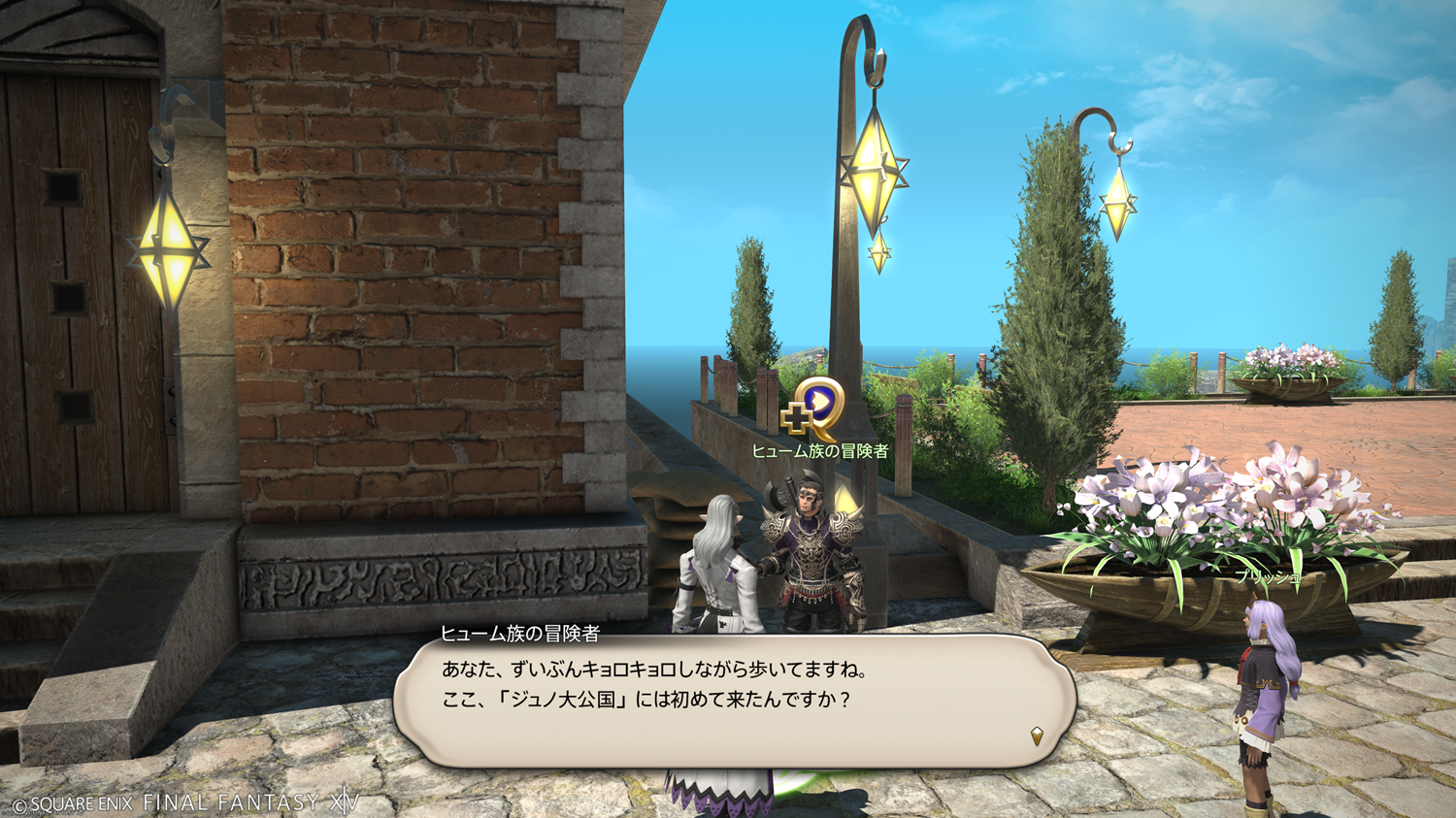Continue the Hume adventurer's dialogue text box
This screenshot has width=1456, height=818.
[x=734, y=701]
